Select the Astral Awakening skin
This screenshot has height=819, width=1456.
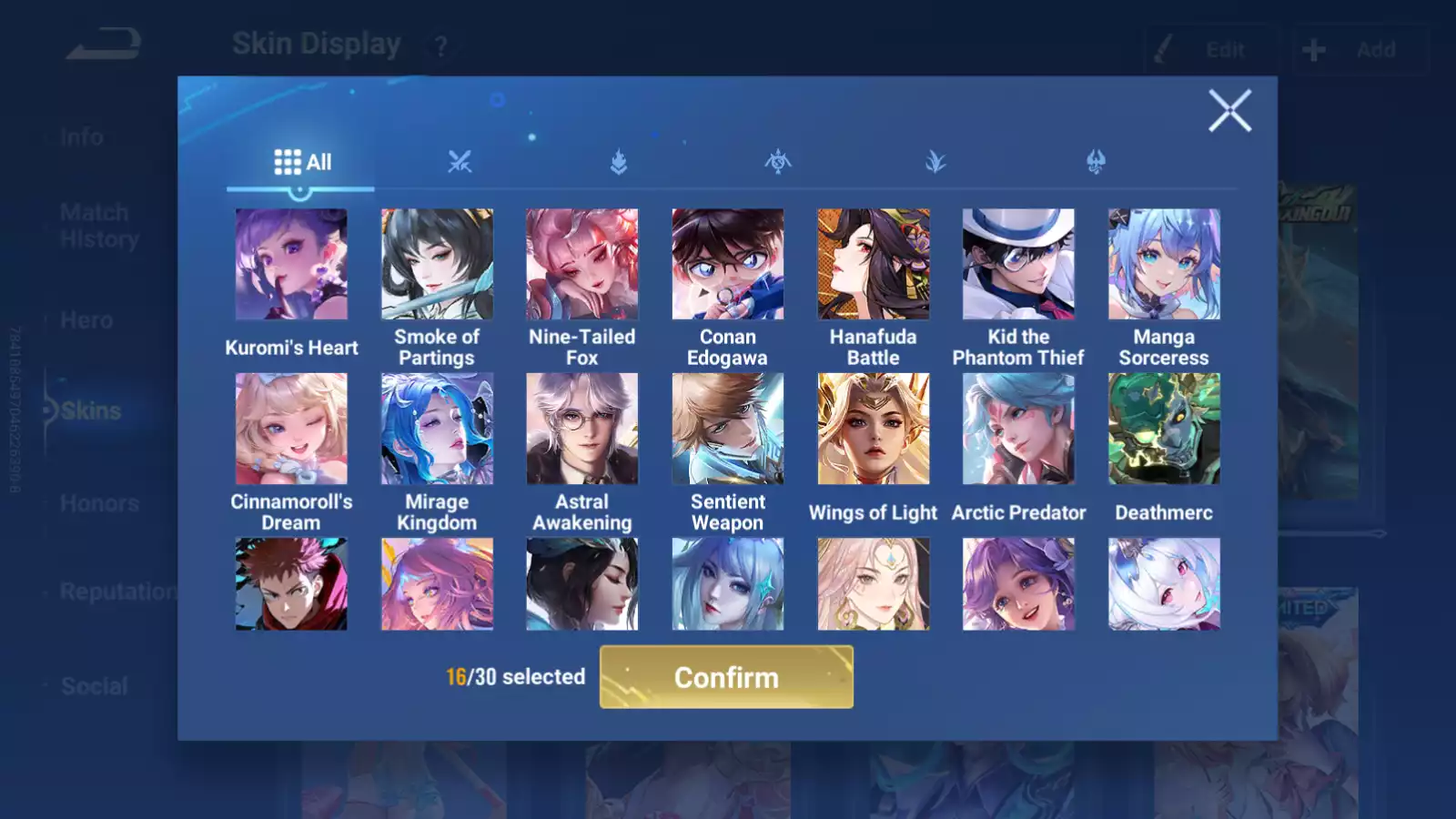pyautogui.click(x=582, y=429)
